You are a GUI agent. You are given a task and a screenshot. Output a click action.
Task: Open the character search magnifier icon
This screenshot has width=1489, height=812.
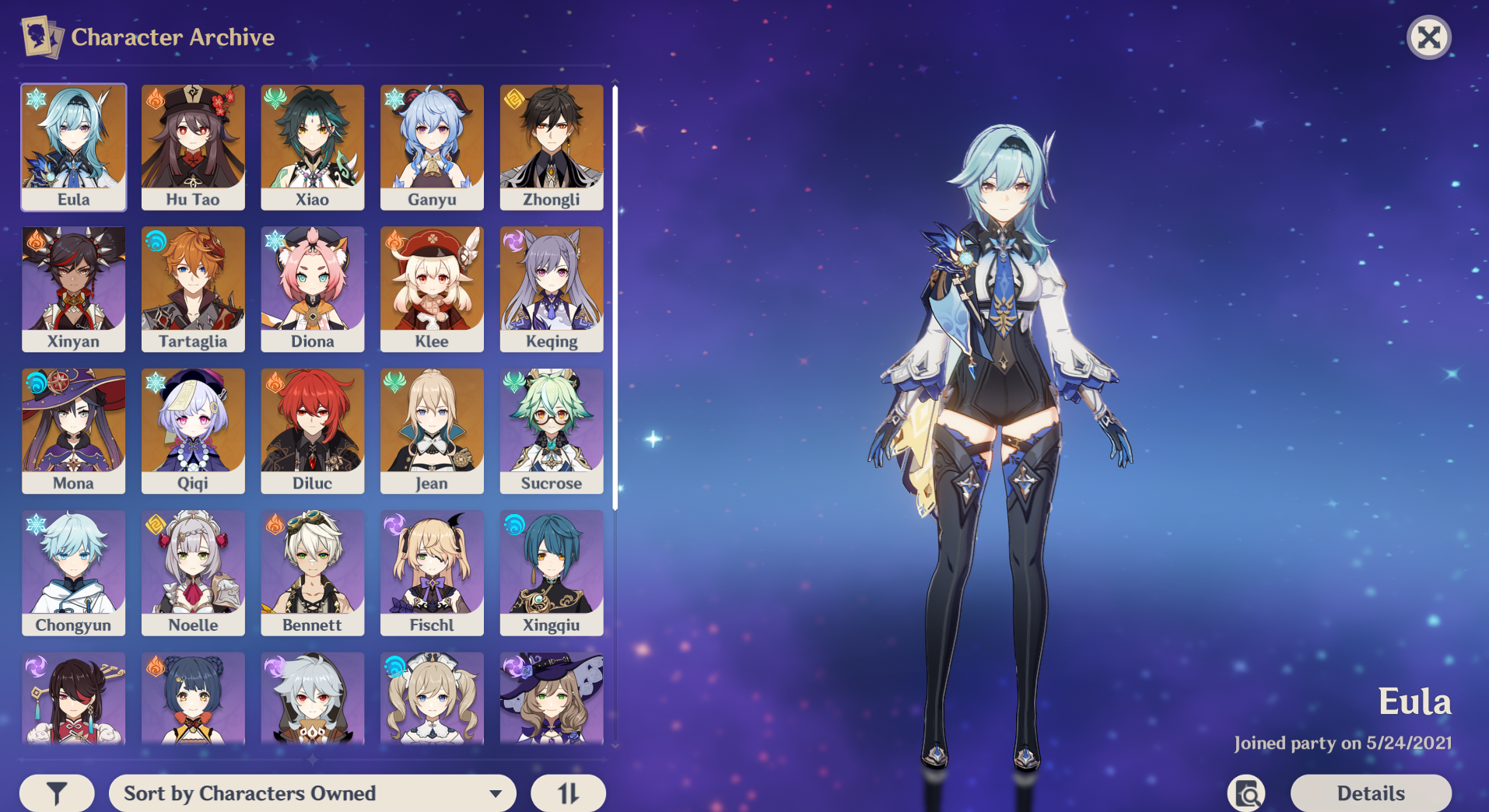(1246, 793)
